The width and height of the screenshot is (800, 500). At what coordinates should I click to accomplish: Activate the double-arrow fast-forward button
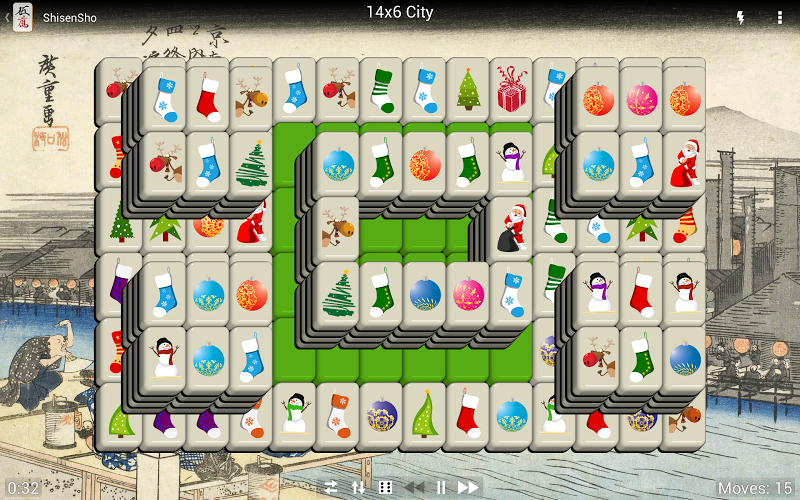467,487
